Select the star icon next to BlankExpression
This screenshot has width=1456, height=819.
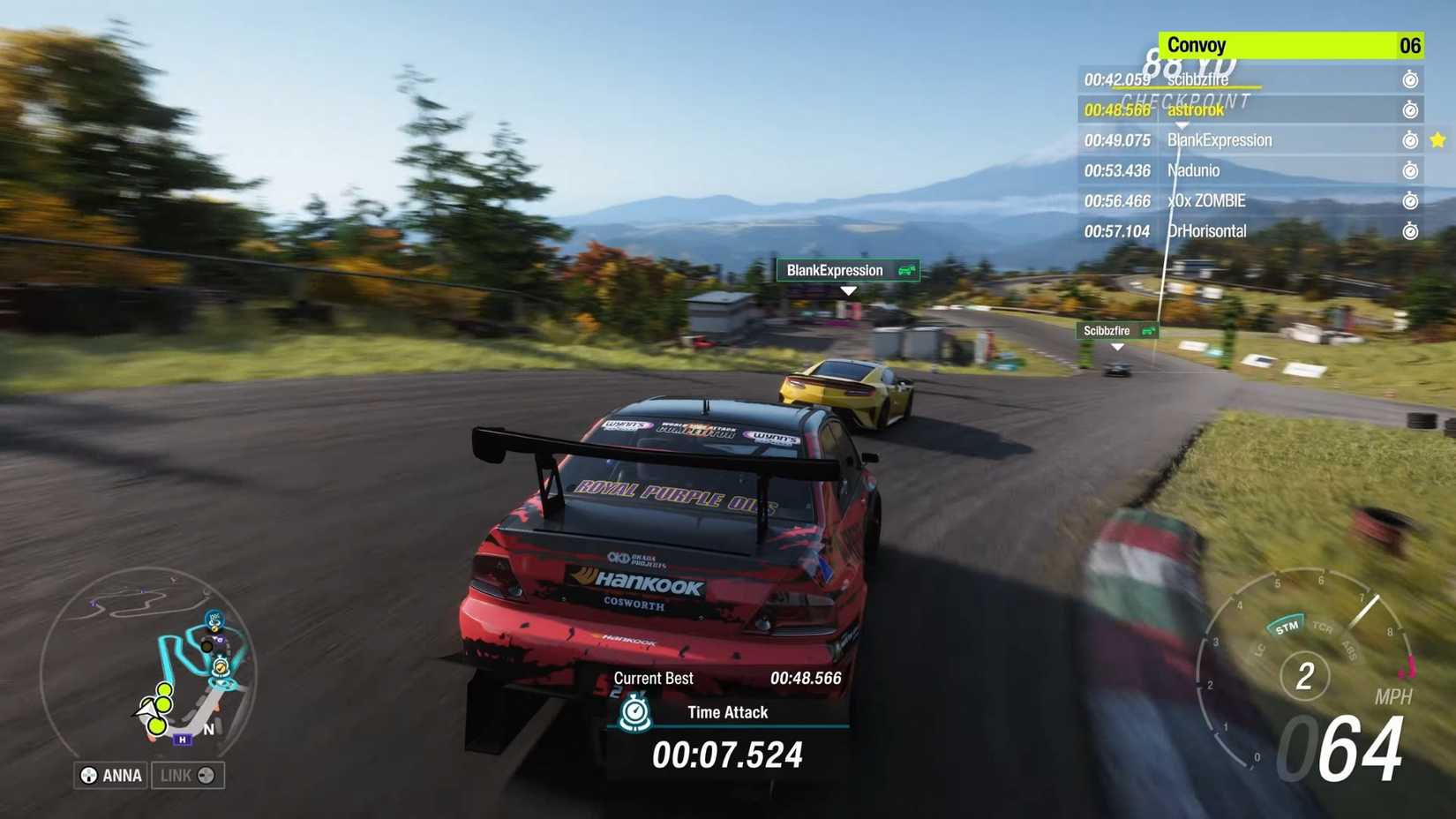coord(1438,139)
